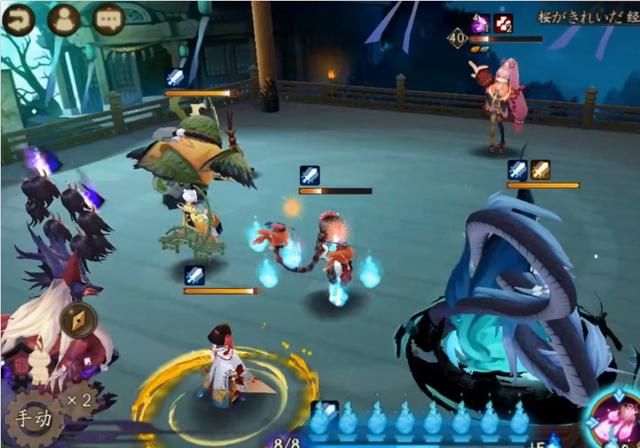Open the chat speech bubble
The height and width of the screenshot is (448, 640).
pyautogui.click(x=108, y=18)
